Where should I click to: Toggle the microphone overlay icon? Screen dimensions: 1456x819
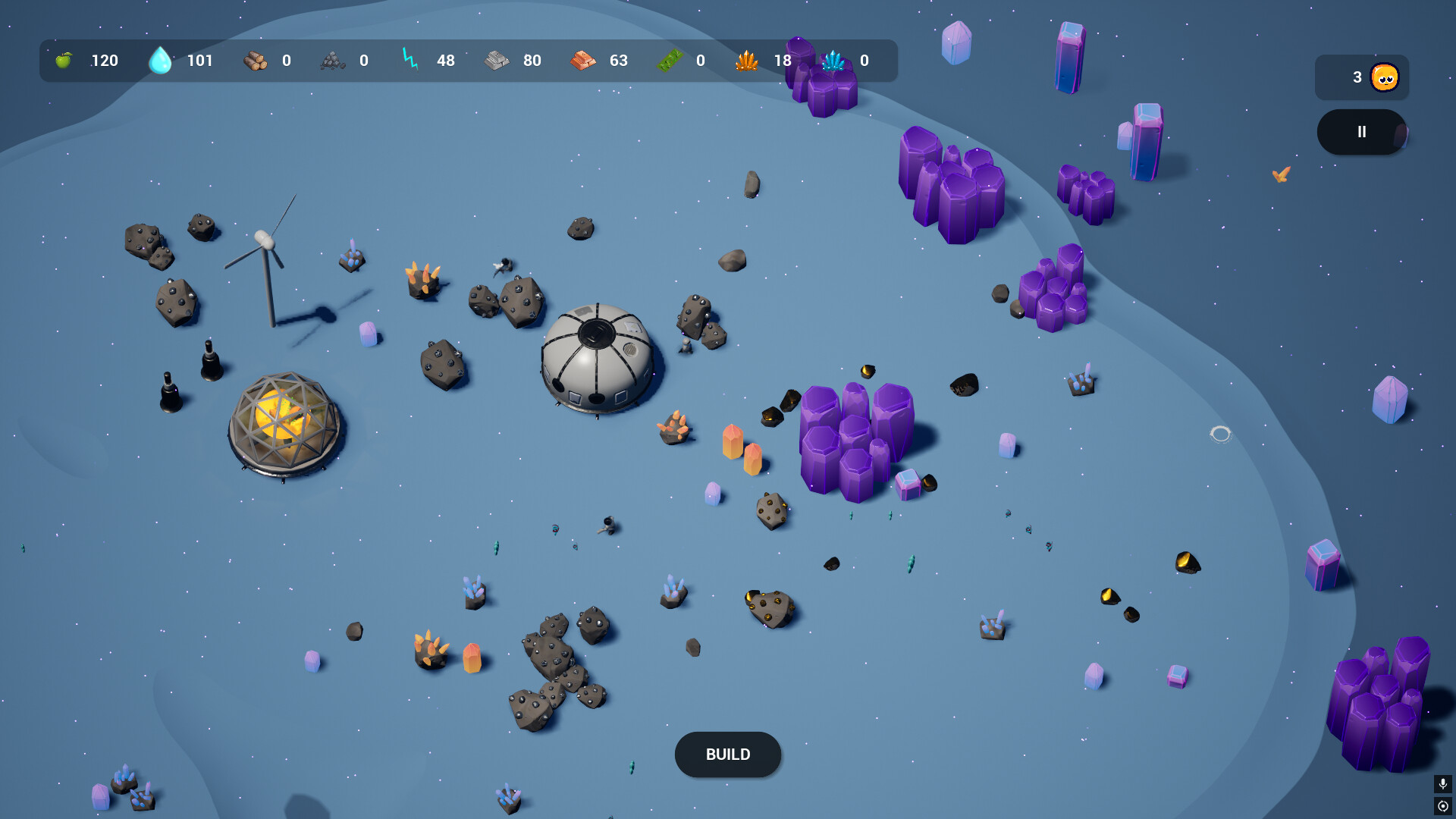coord(1442,783)
